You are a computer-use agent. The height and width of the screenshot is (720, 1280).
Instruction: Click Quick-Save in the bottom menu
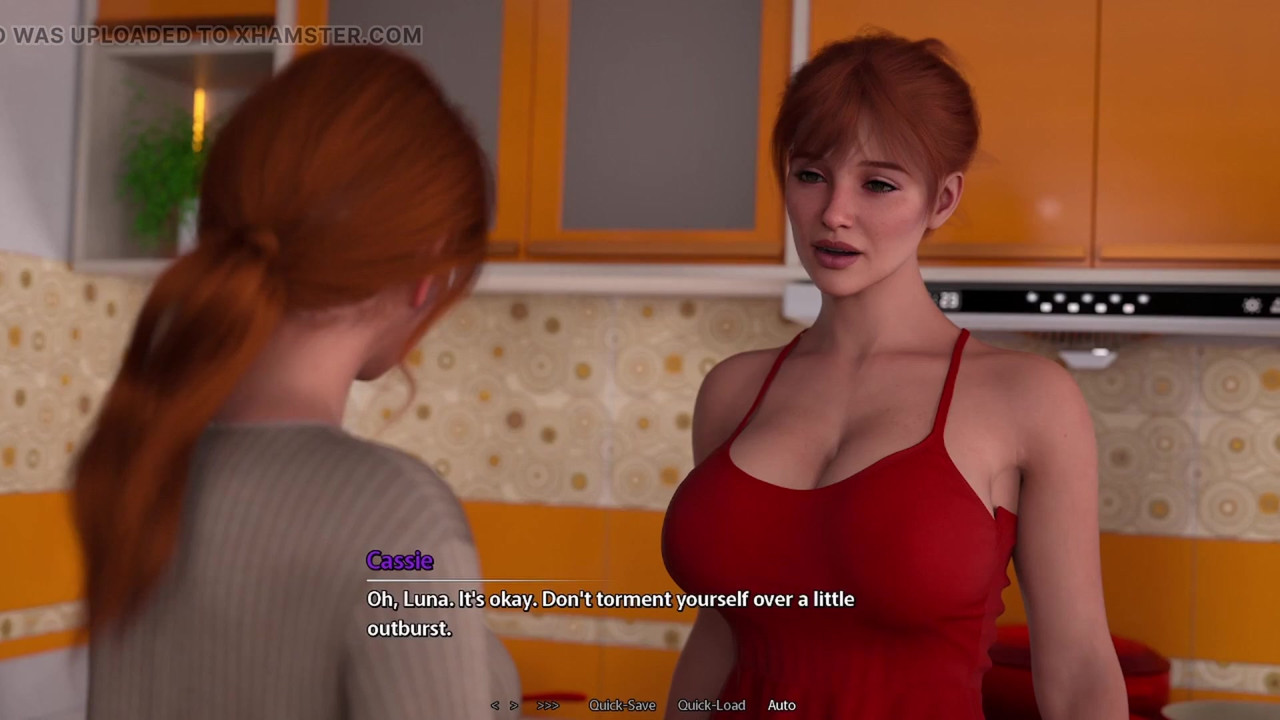pyautogui.click(x=622, y=705)
